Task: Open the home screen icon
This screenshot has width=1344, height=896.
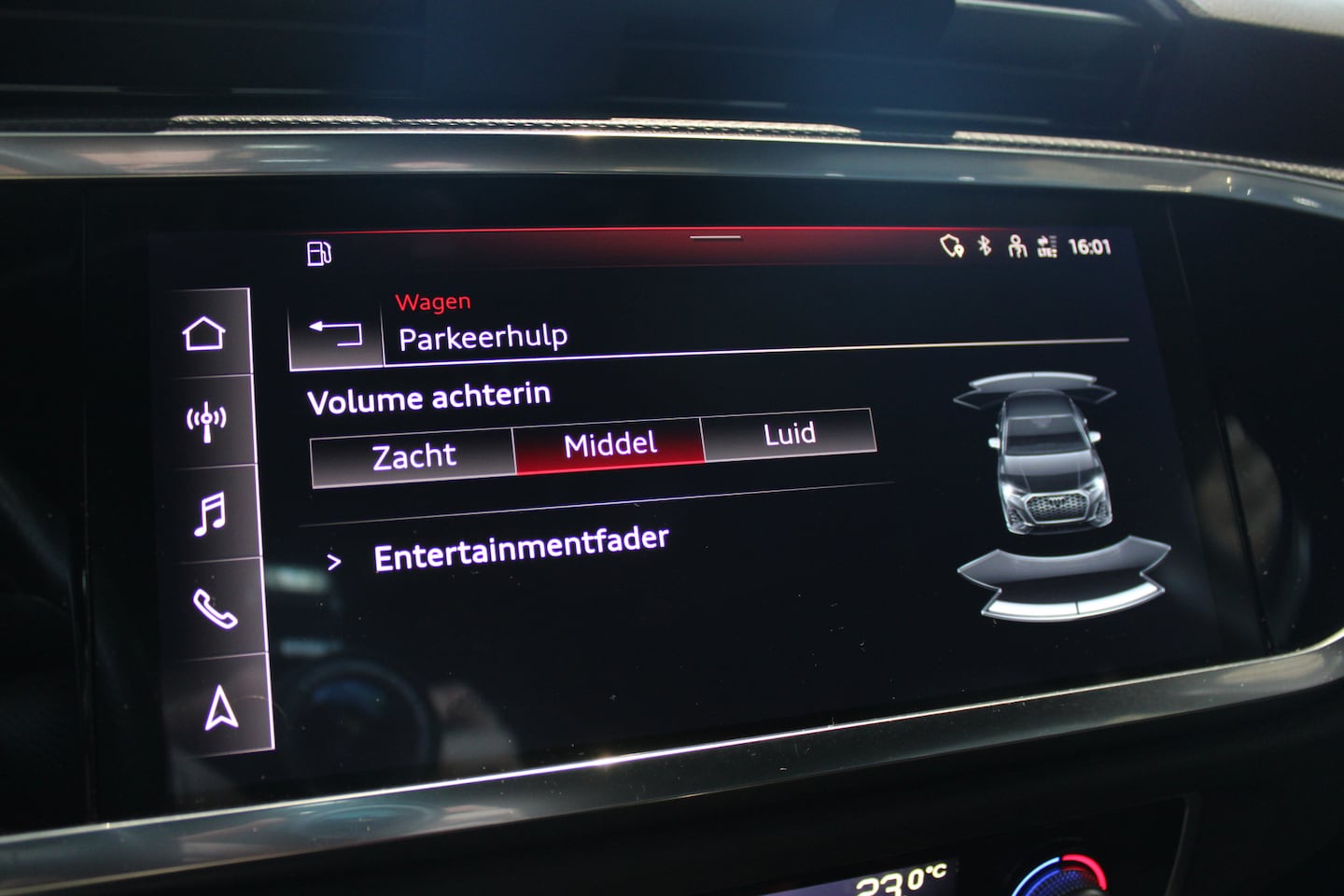Action: (204, 333)
